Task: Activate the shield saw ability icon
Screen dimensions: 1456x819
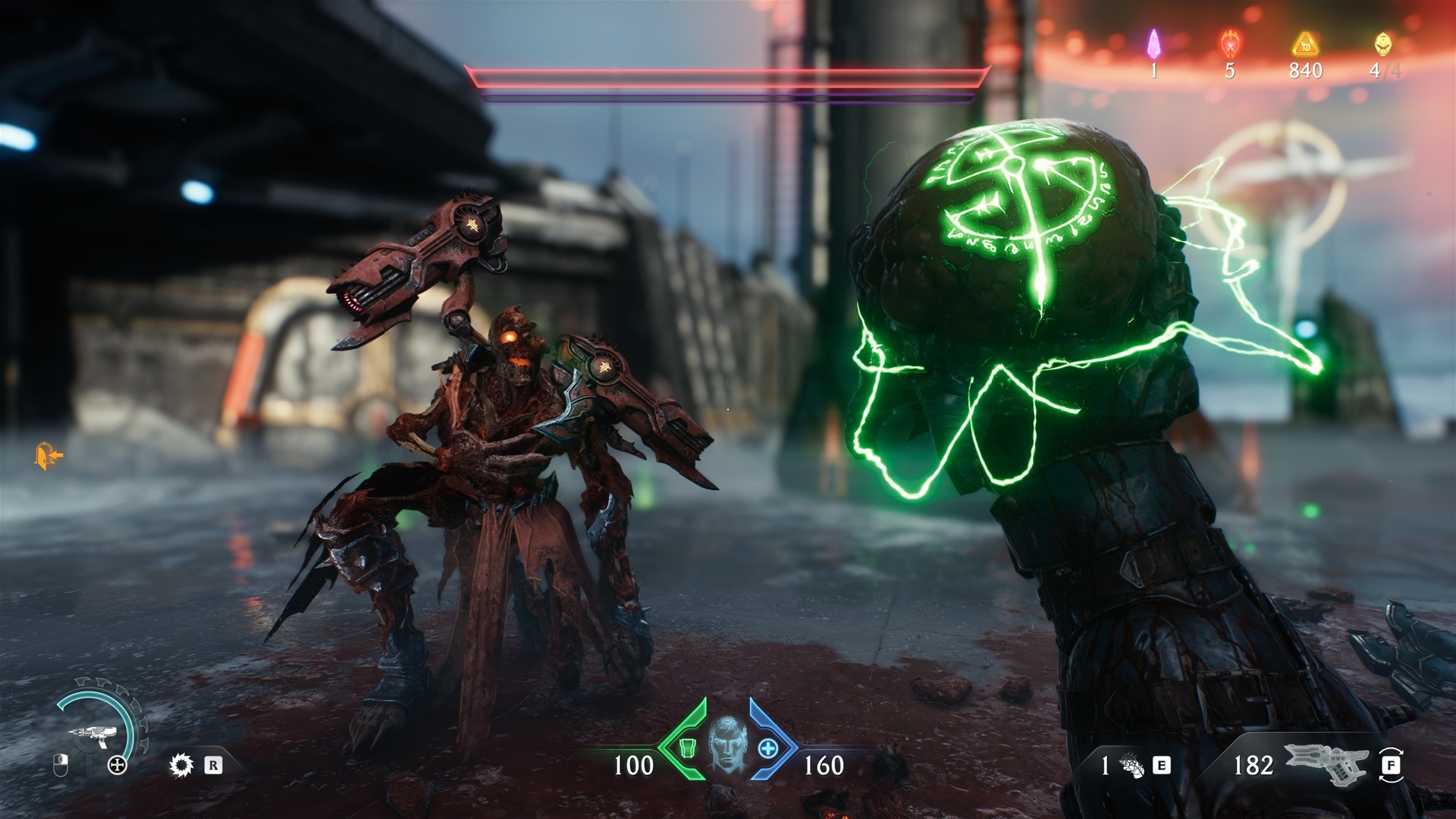Action: click(x=181, y=765)
